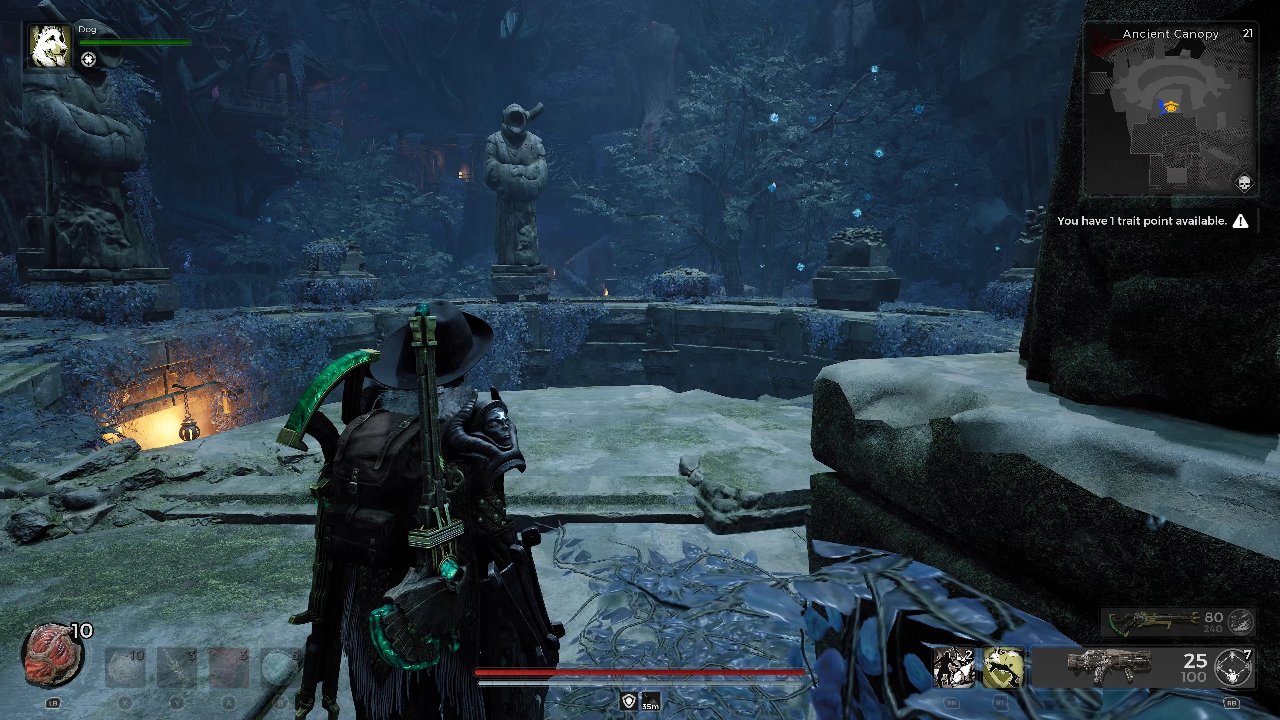Activate the yellow dog skill icon
This screenshot has width=1280, height=720.
click(x=1003, y=667)
